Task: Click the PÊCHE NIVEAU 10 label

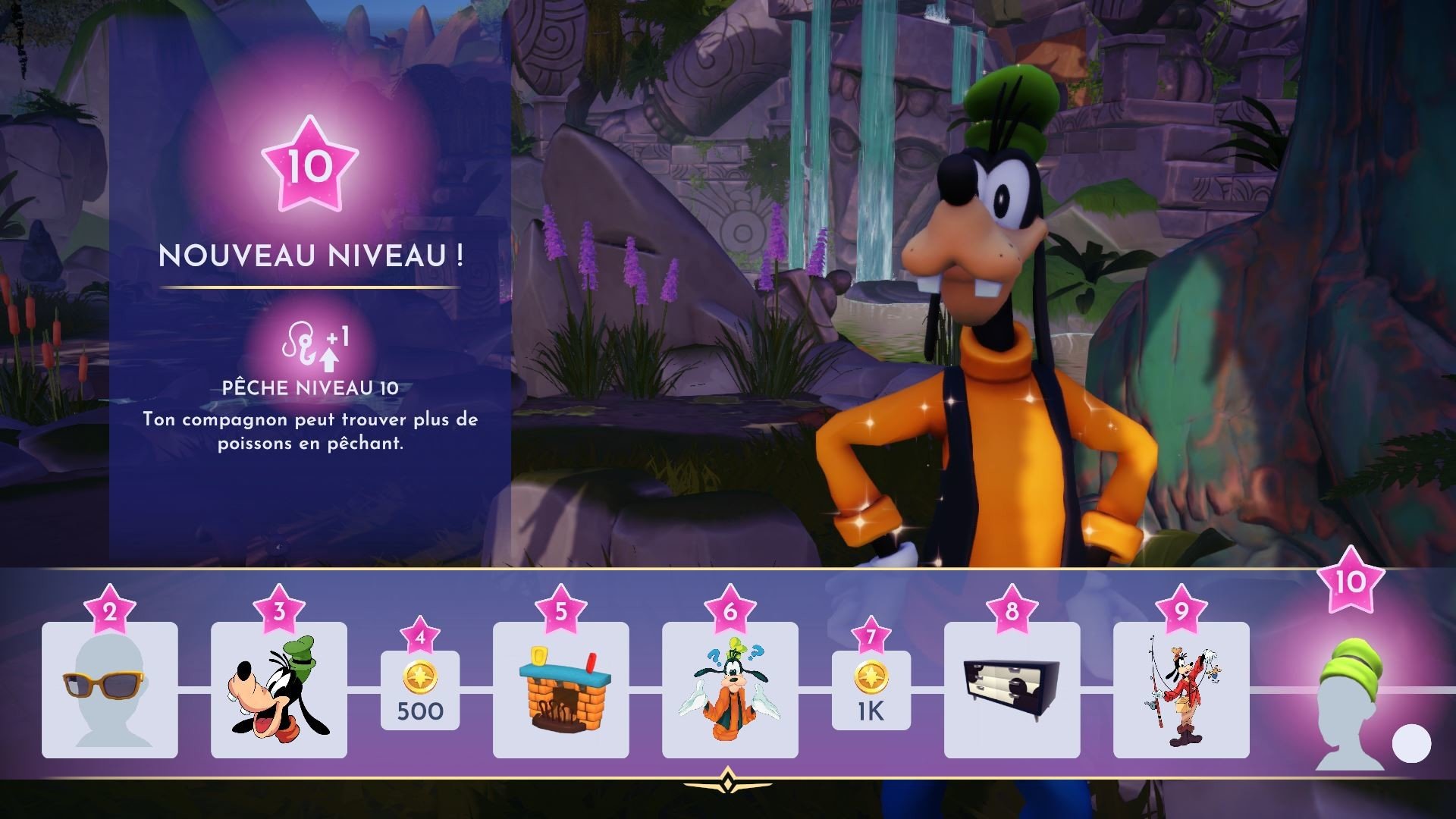Action: pos(309,388)
